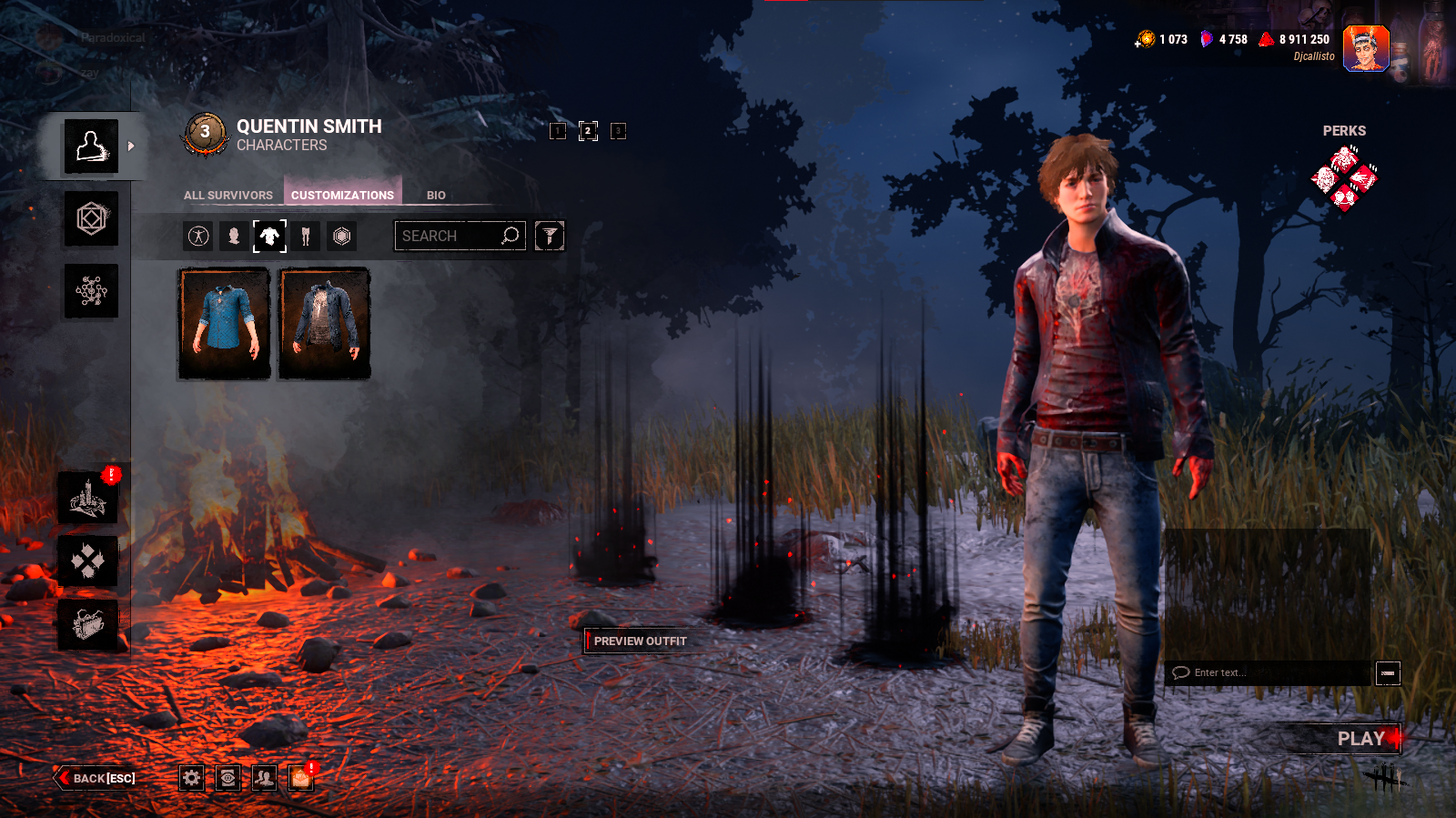Image resolution: width=1456 pixels, height=818 pixels.
Task: Minimize the chat panel
Action: [x=1388, y=672]
